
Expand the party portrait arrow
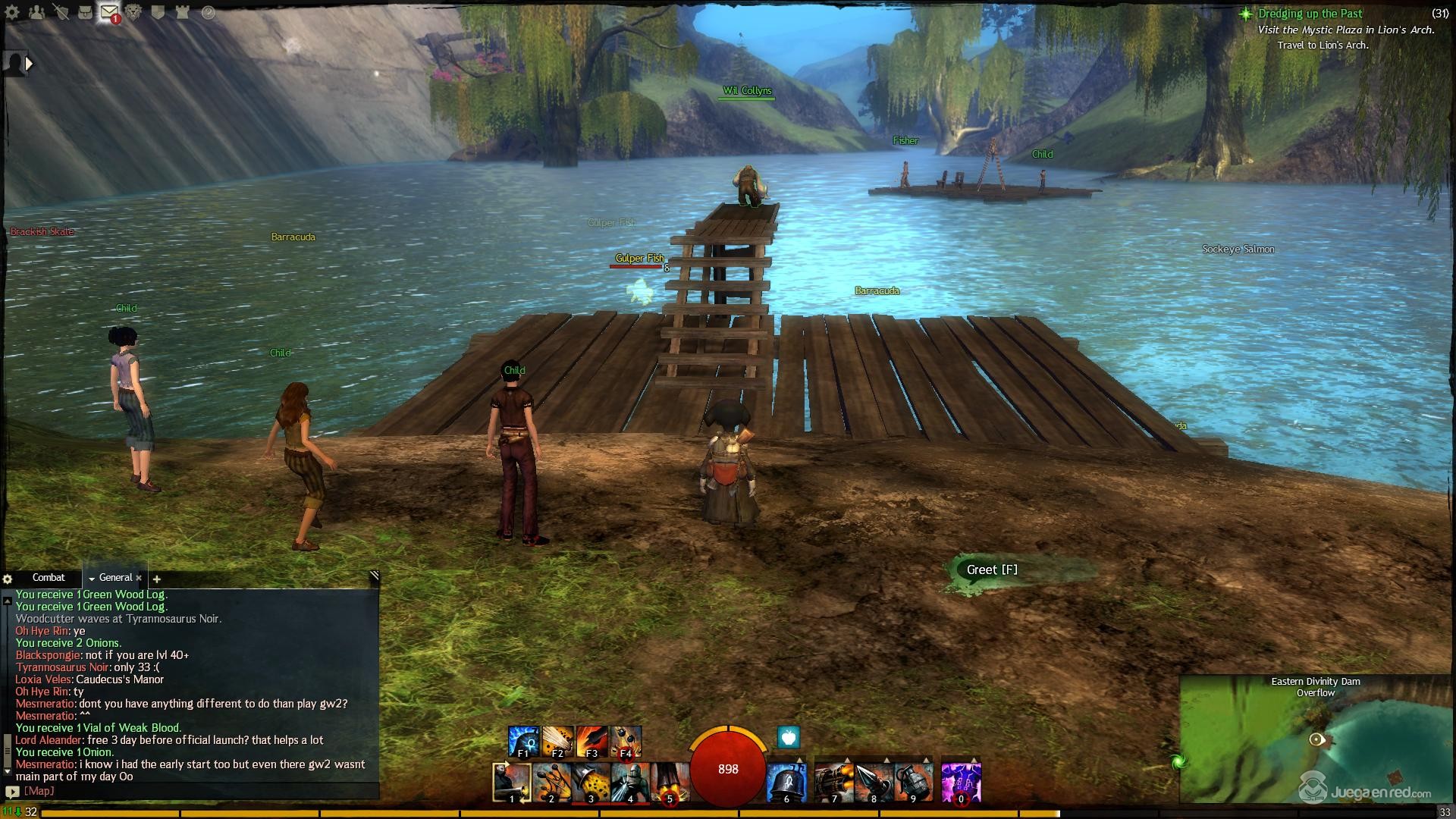point(30,64)
